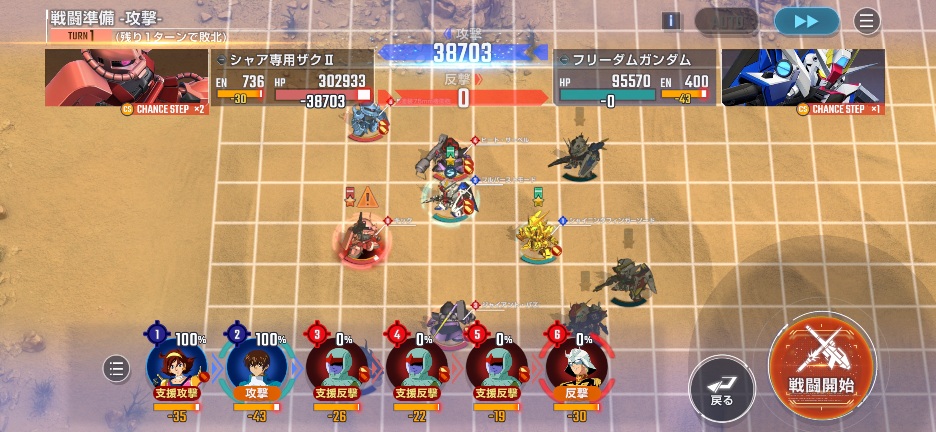Screen dimensions: 936x432
Task: Open the hamburger menu at top right
Action: 867,21
